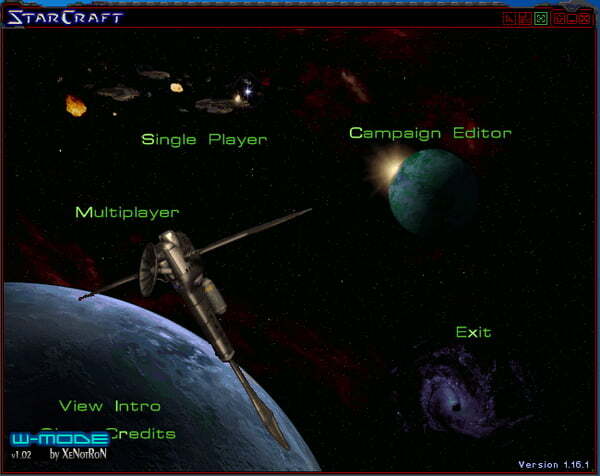Choose Exit to quit the game
Screen dimensions: 600x476
[x=473, y=332]
